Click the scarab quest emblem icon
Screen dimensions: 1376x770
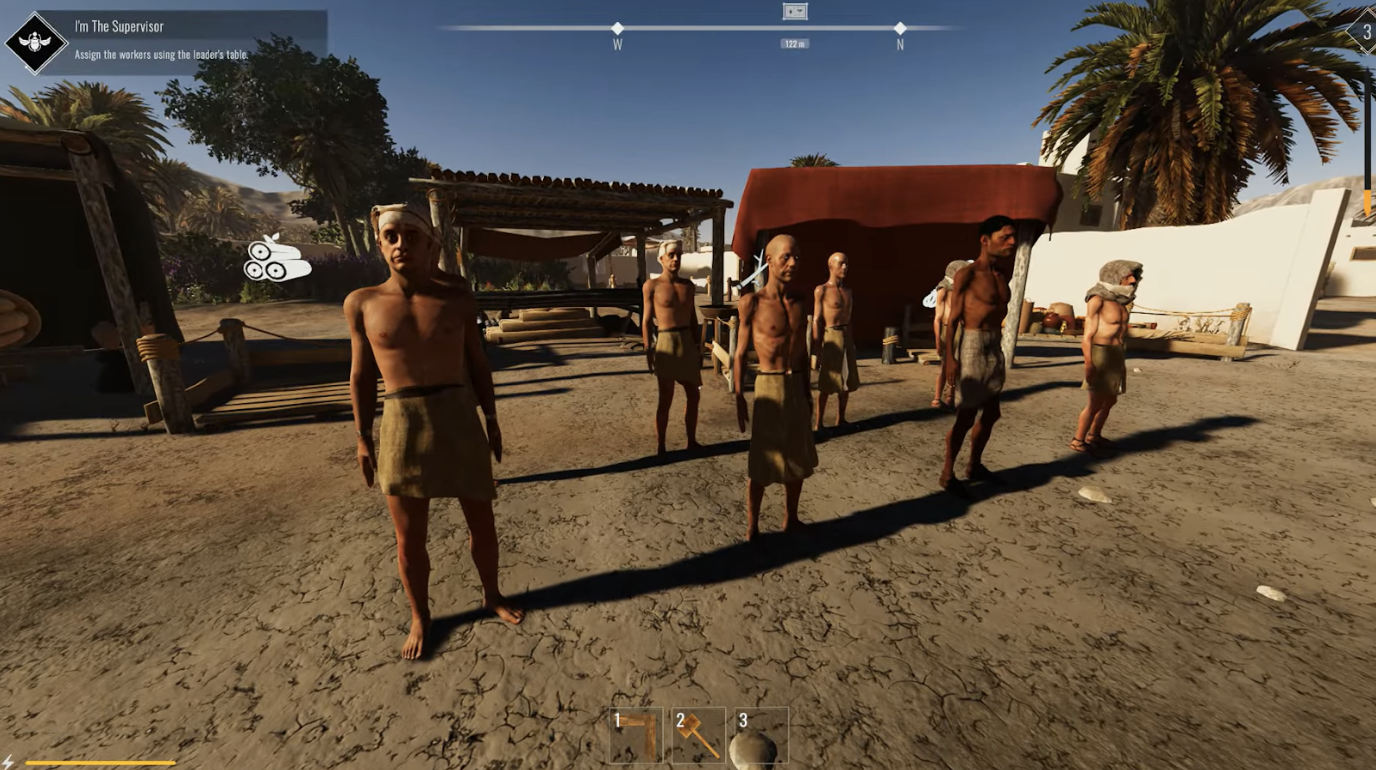[x=36, y=42]
